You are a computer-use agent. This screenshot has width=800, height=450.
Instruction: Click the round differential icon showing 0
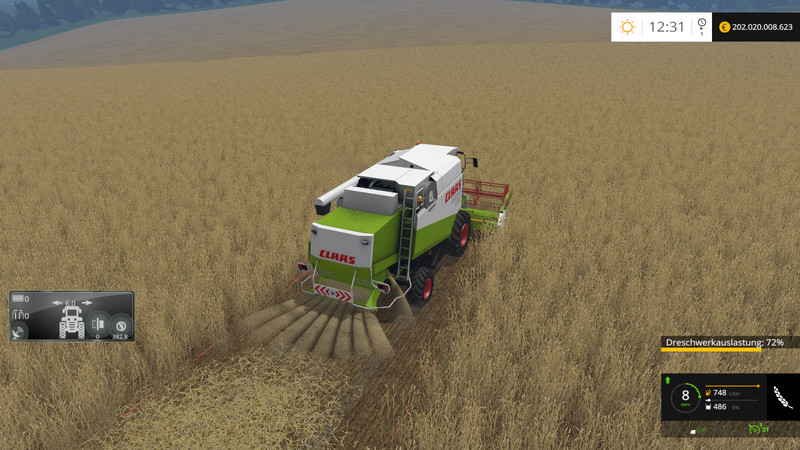coord(98,324)
